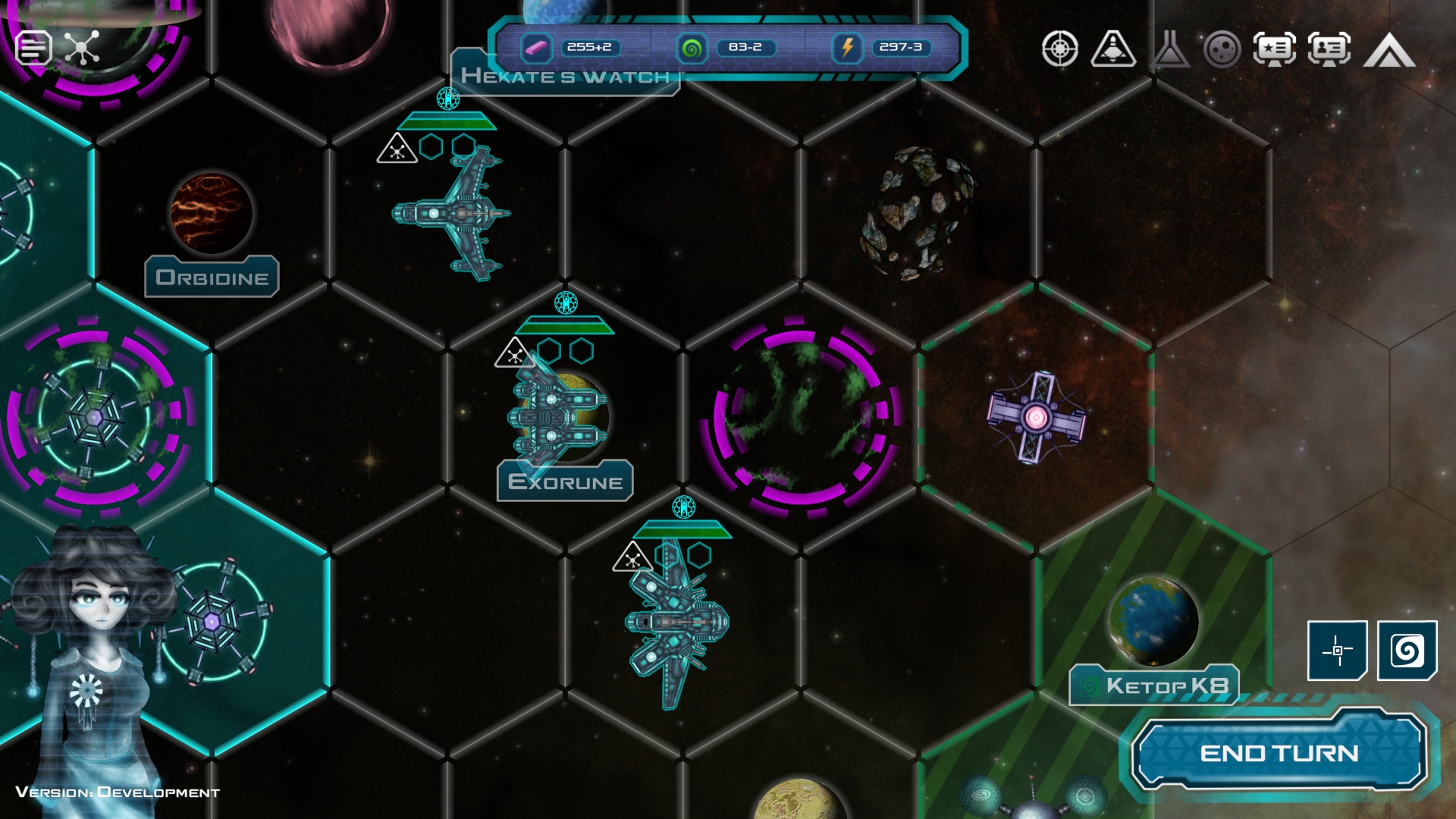Click the double chevron triangle icon
The height and width of the screenshot is (819, 1456).
click(1389, 51)
